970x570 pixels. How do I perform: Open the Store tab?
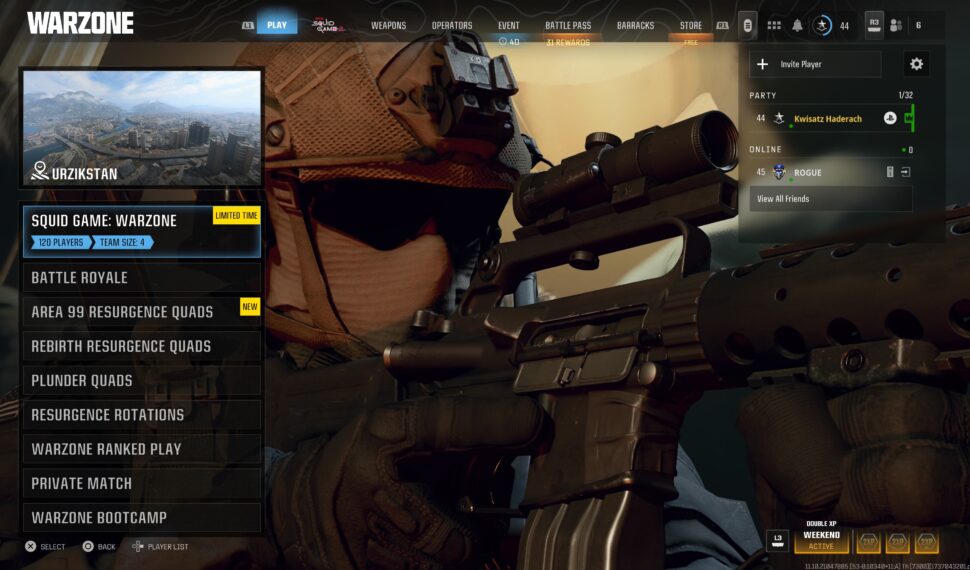pos(690,25)
